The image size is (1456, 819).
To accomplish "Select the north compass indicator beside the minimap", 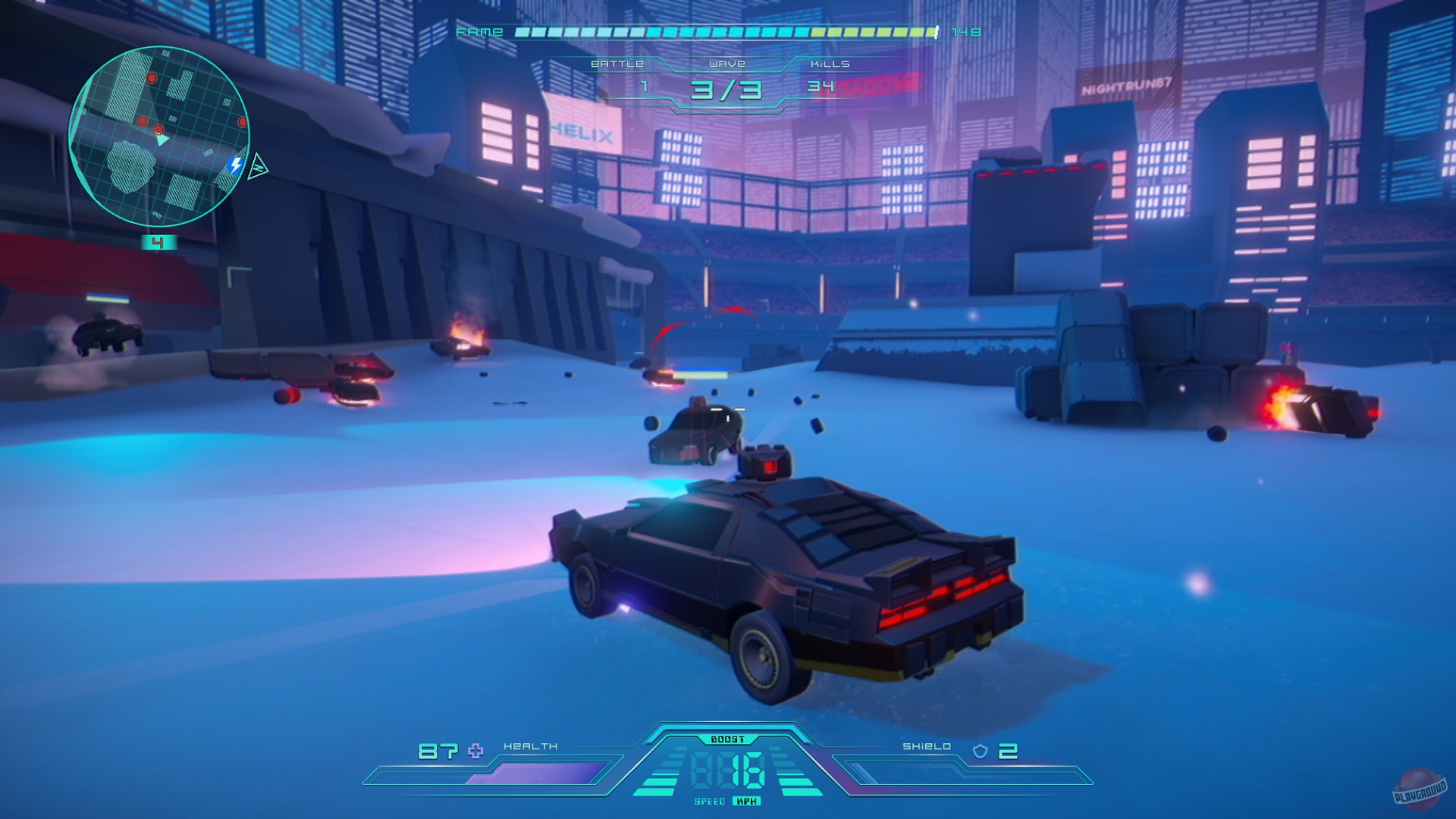I will pyautogui.click(x=258, y=168).
